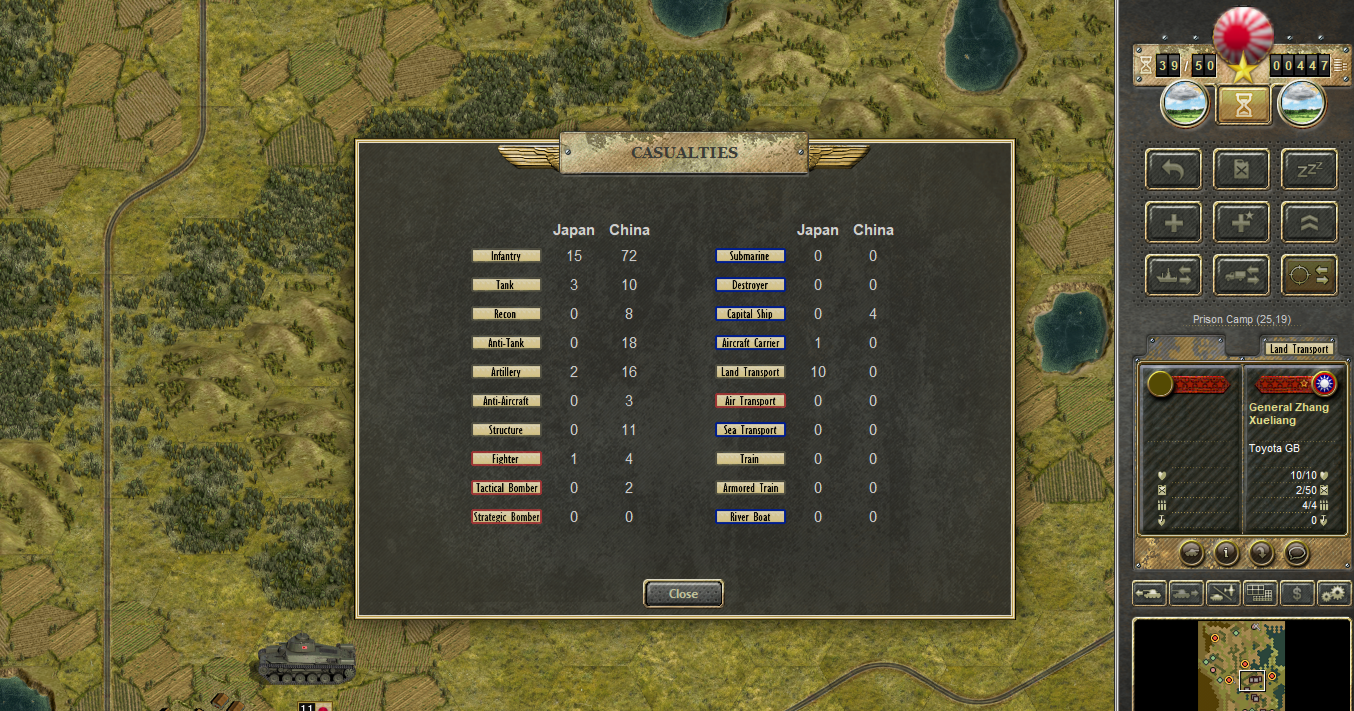Reinforce the unit with the plus button
The height and width of the screenshot is (711, 1354).
tap(1174, 222)
